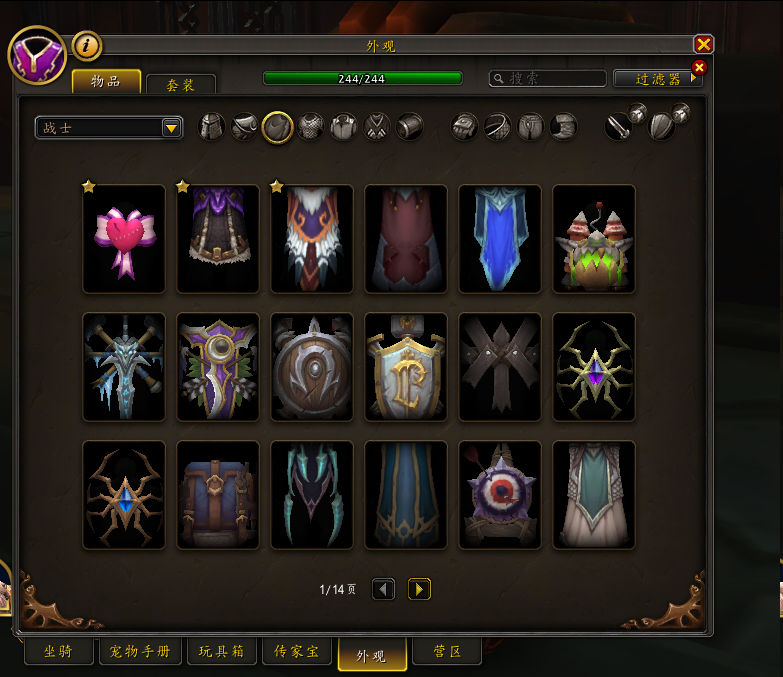Pick the Horde emblem shield back appearance

click(x=312, y=367)
